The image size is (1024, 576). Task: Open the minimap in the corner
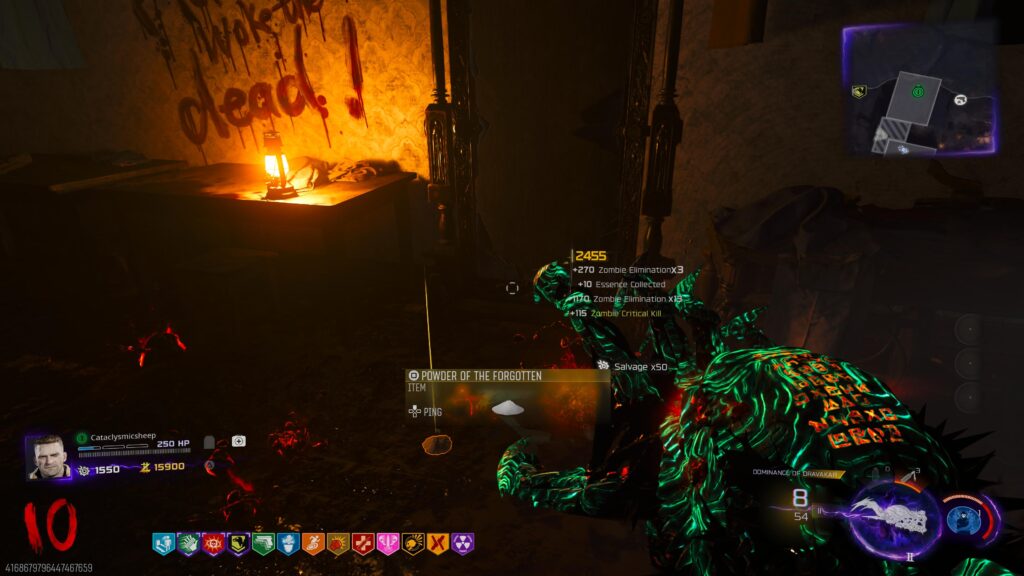[x=919, y=90]
